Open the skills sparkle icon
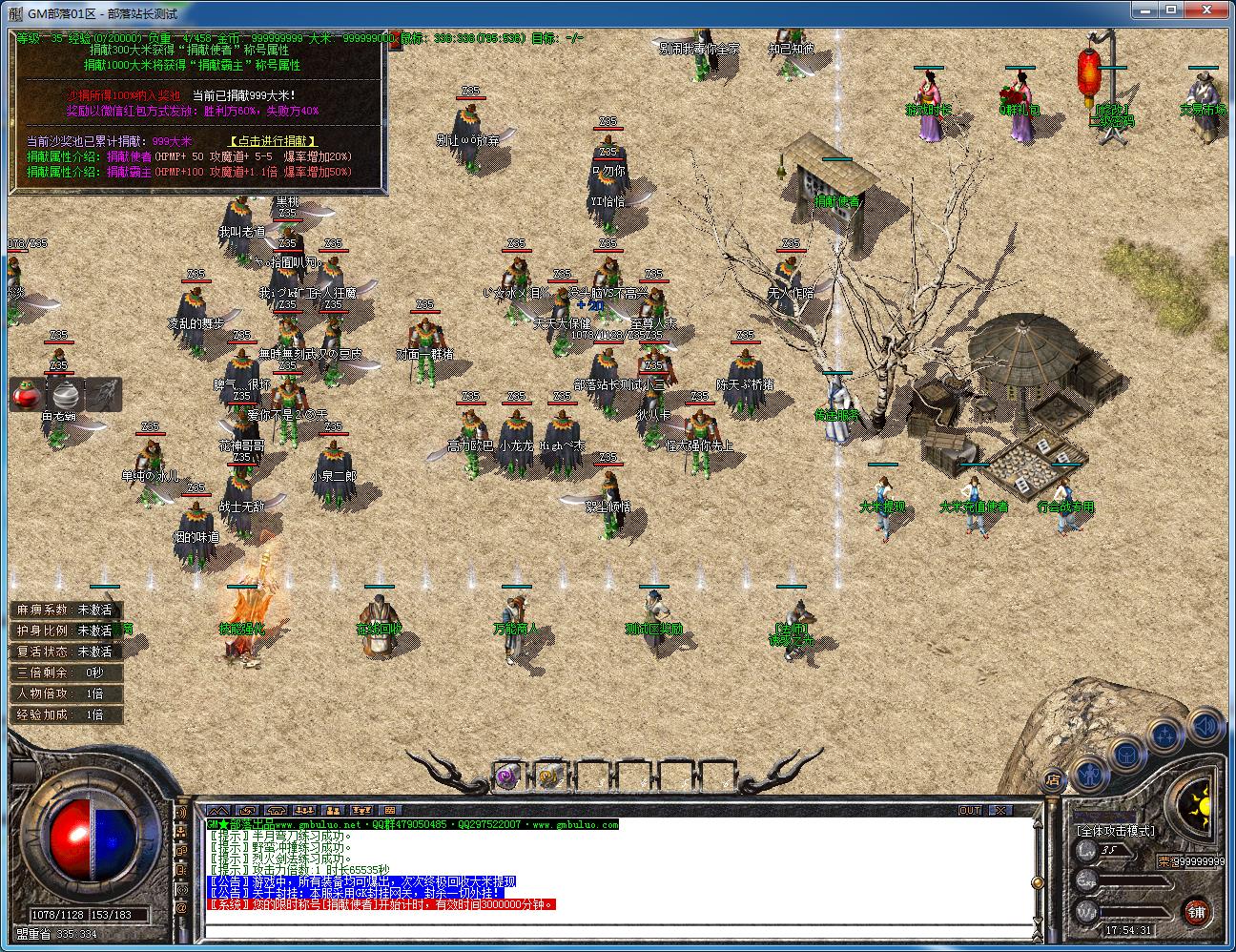This screenshot has height=952, width=1236. (1165, 735)
